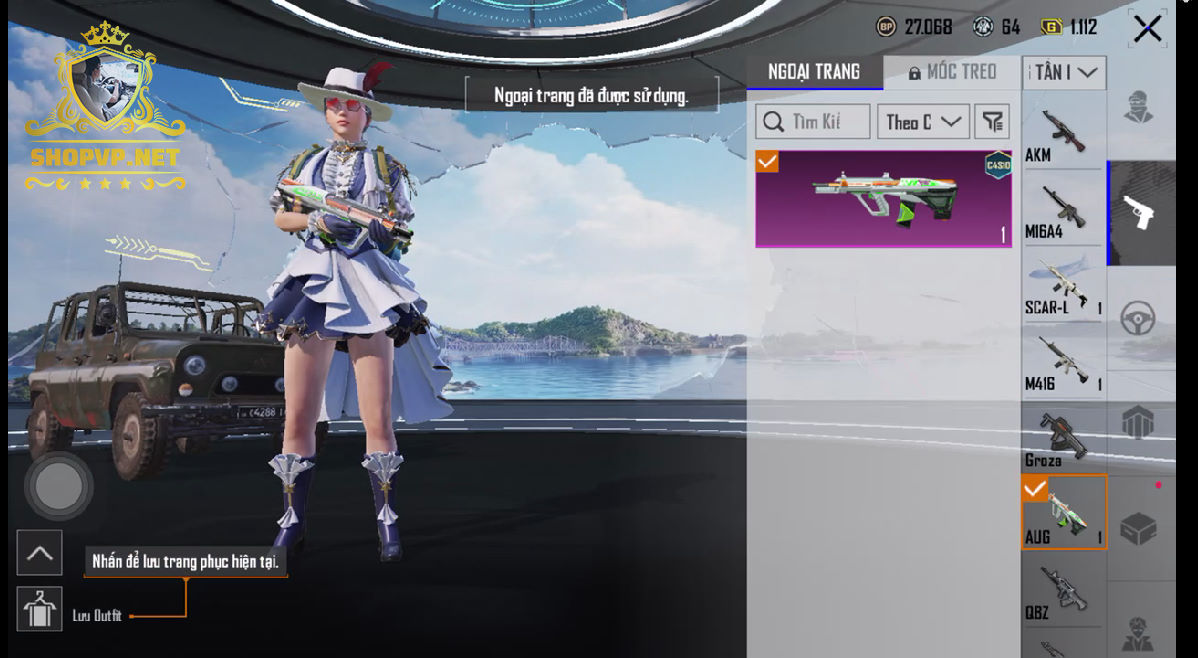Open the masked character outfit category
The height and width of the screenshot is (658, 1198).
1139,107
